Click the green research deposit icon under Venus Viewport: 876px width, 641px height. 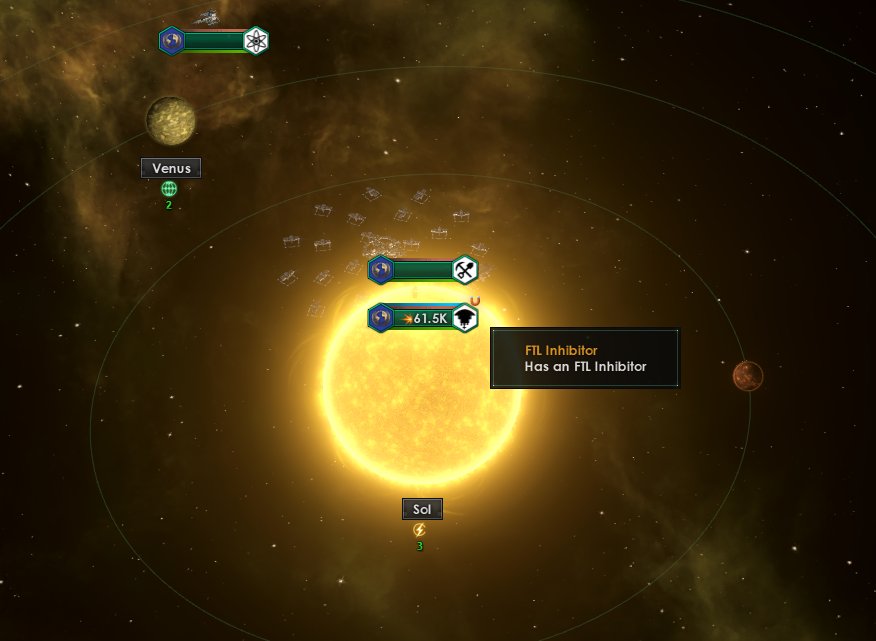[x=169, y=188]
